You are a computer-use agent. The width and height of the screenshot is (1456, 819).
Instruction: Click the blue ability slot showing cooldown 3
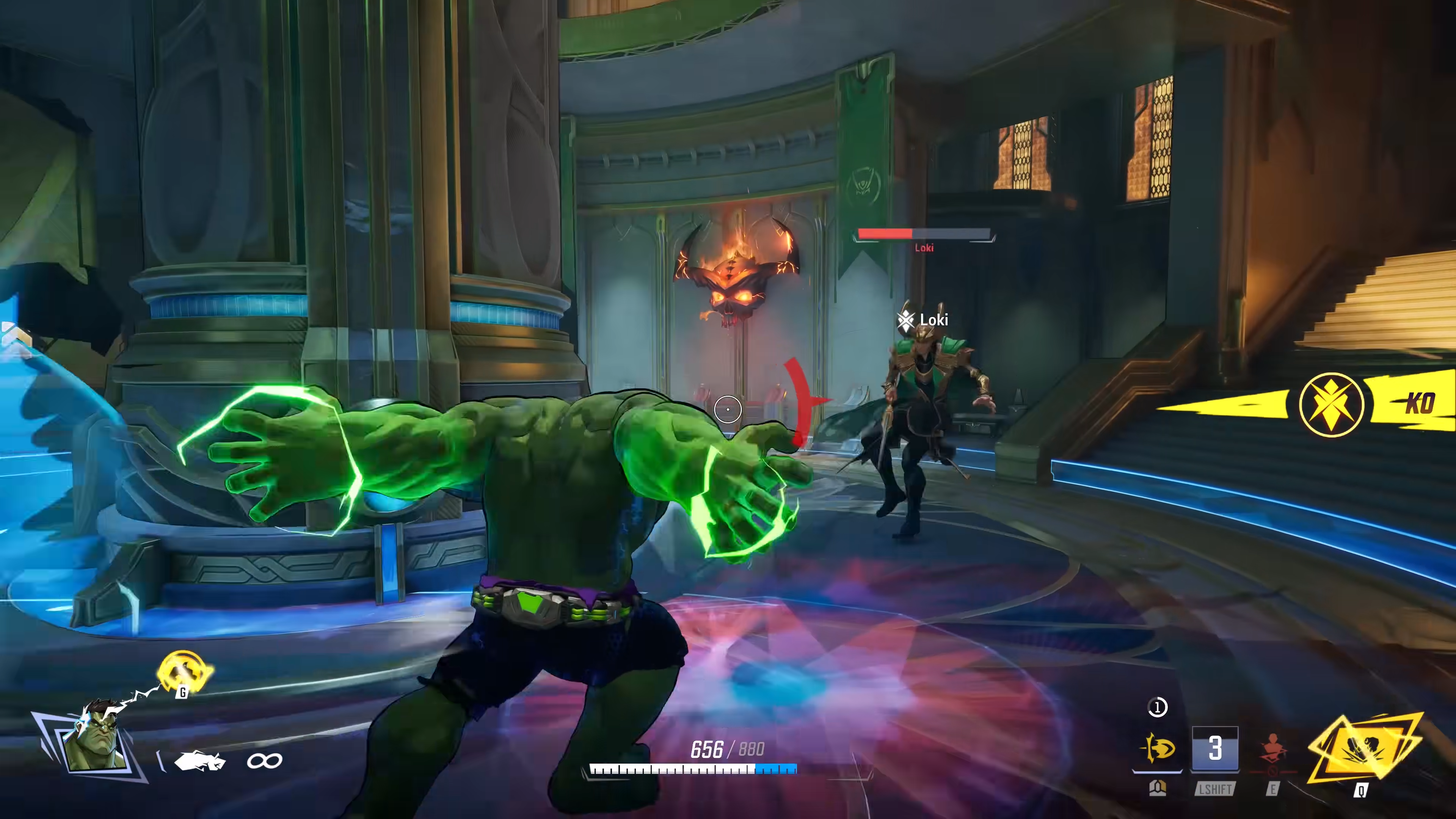(1214, 749)
